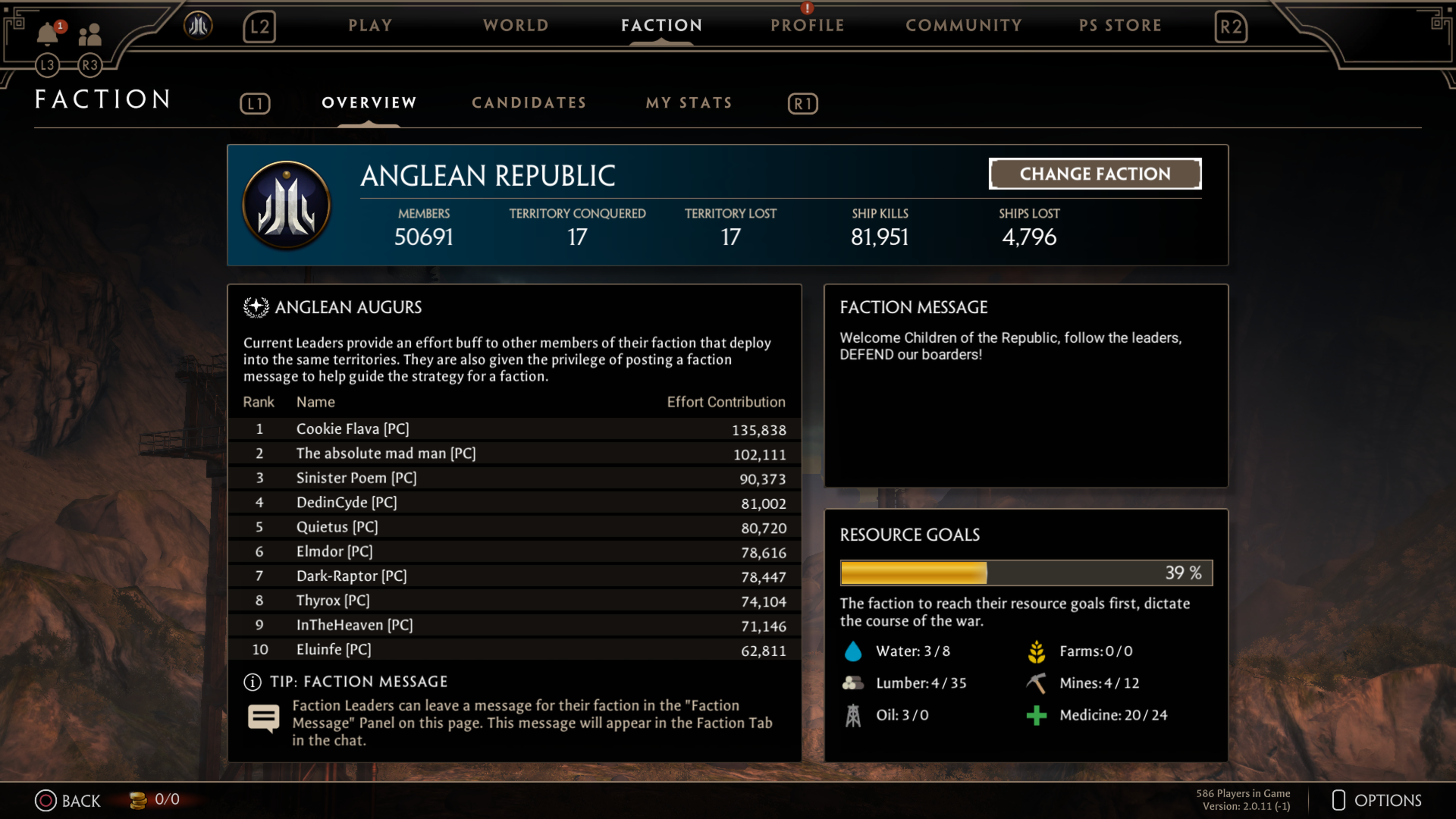Open the COMMUNITY section
The image size is (1456, 819).
(964, 25)
